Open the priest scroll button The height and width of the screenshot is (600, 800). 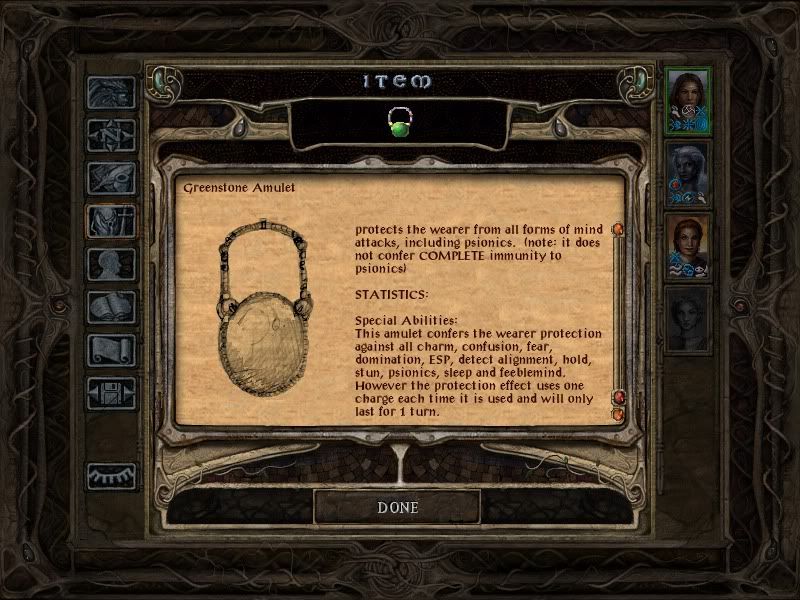[x=111, y=350]
